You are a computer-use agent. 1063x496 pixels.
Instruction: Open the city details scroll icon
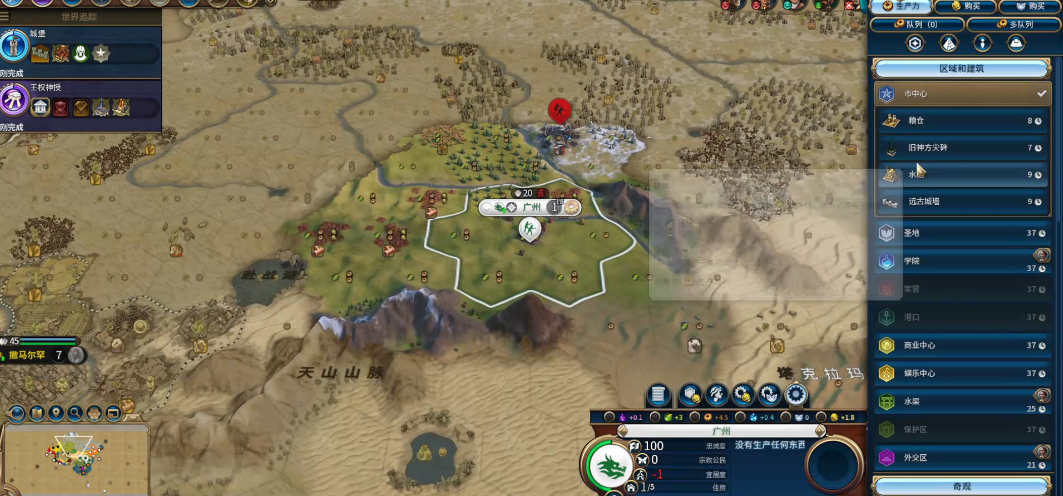[x=658, y=394]
